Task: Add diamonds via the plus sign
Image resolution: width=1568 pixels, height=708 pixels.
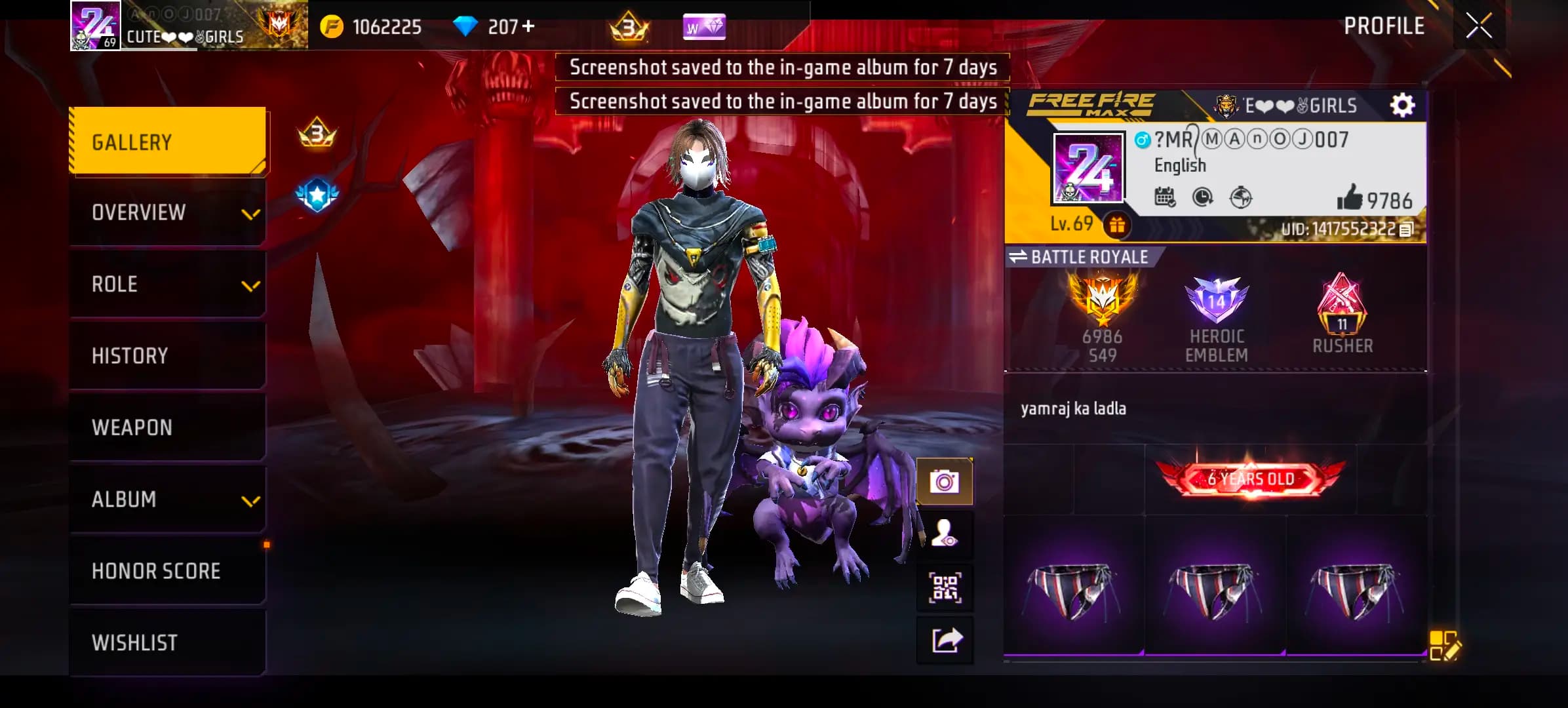Action: [x=528, y=26]
